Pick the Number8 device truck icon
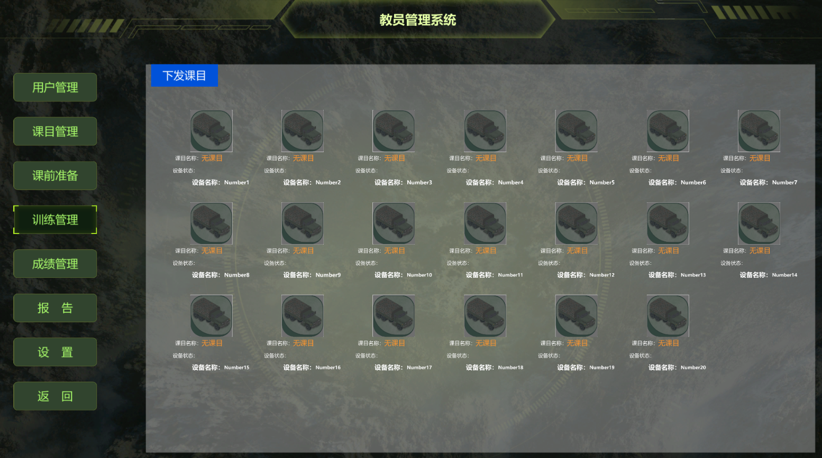 [211, 224]
